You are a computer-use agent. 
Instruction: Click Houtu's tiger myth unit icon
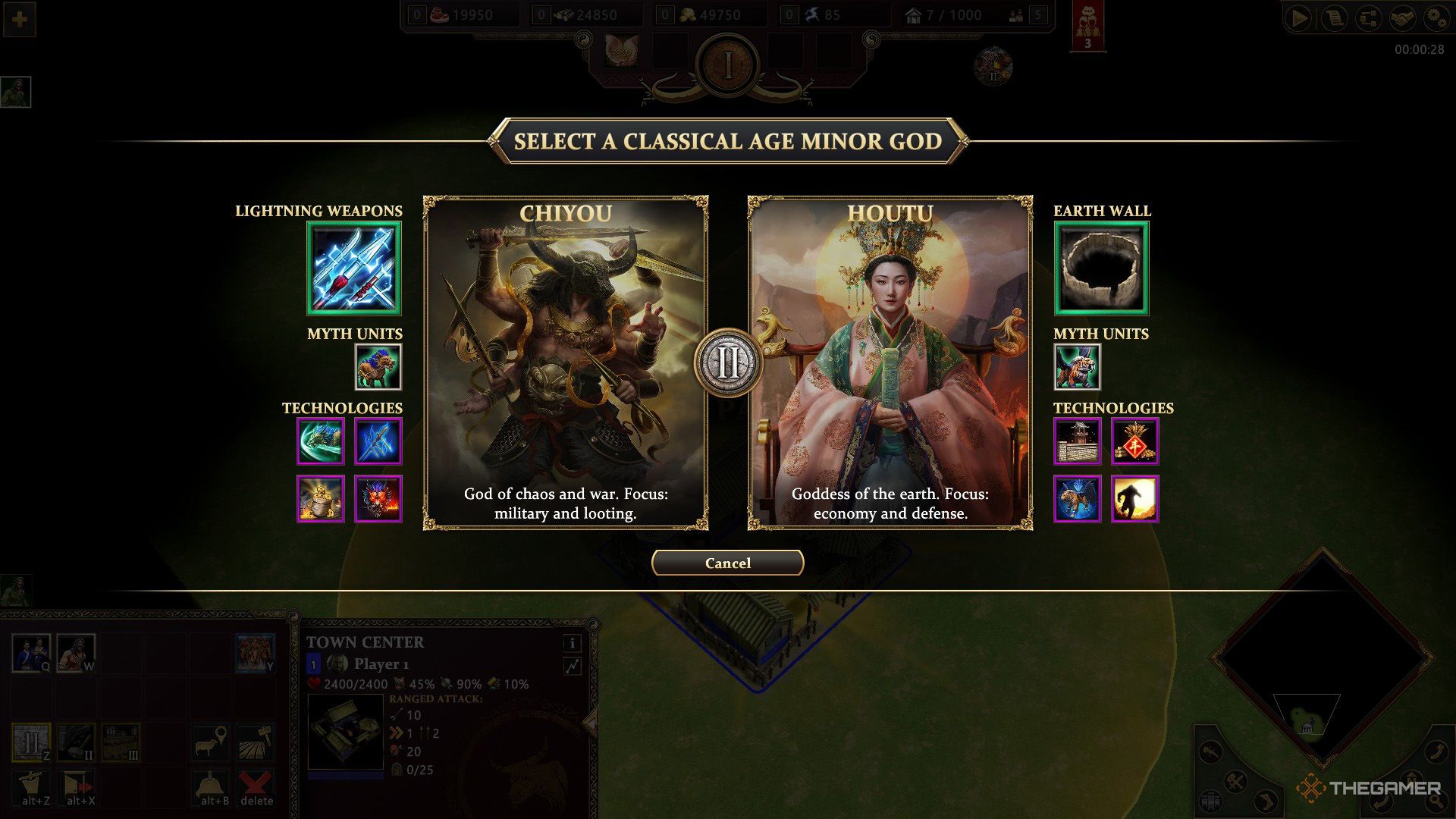click(x=1077, y=366)
